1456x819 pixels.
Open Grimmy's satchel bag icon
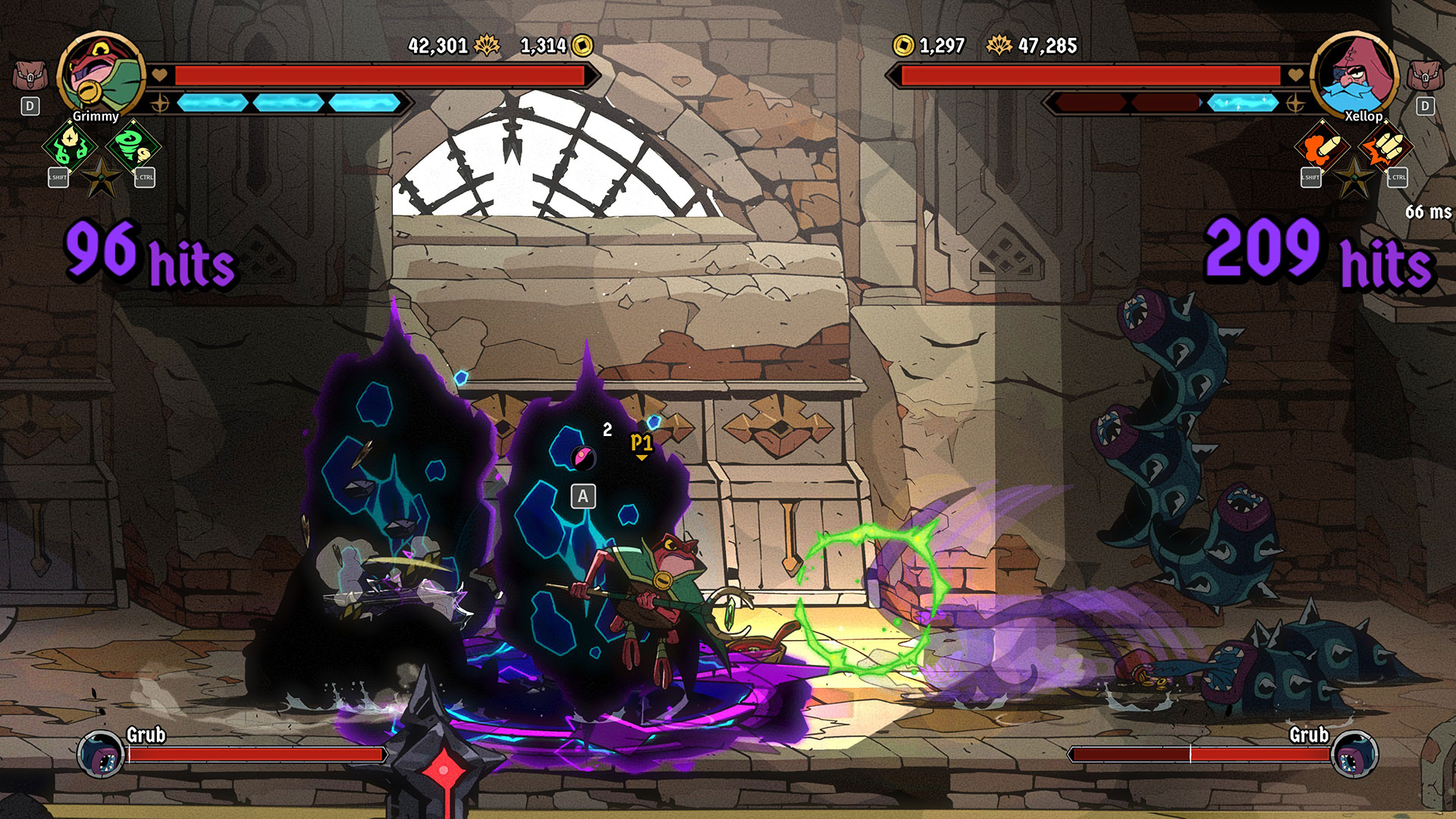[x=30, y=76]
